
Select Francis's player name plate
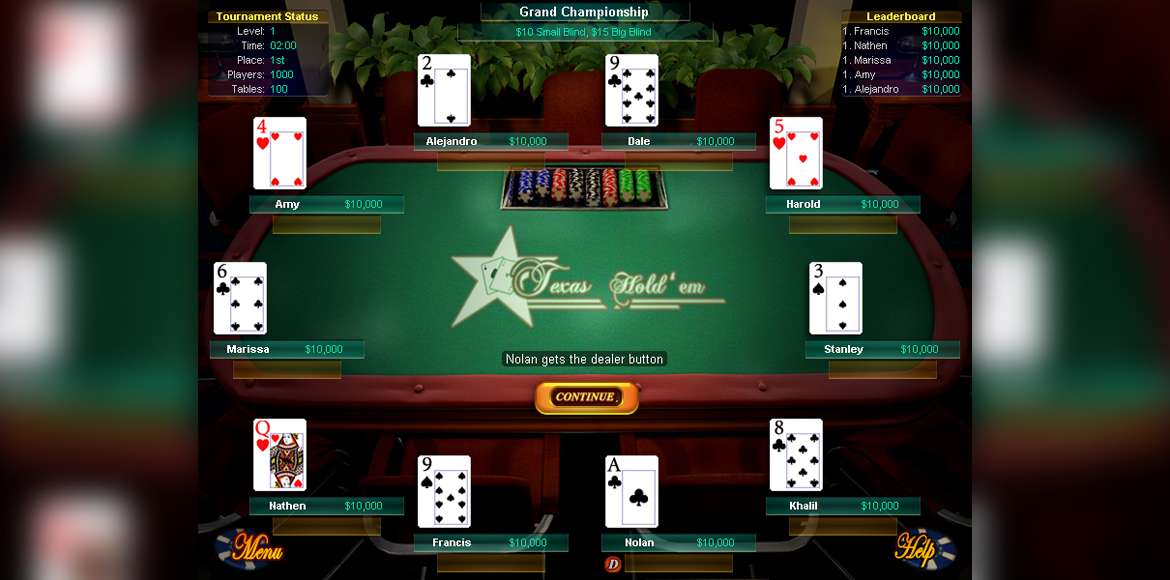pyautogui.click(x=491, y=543)
